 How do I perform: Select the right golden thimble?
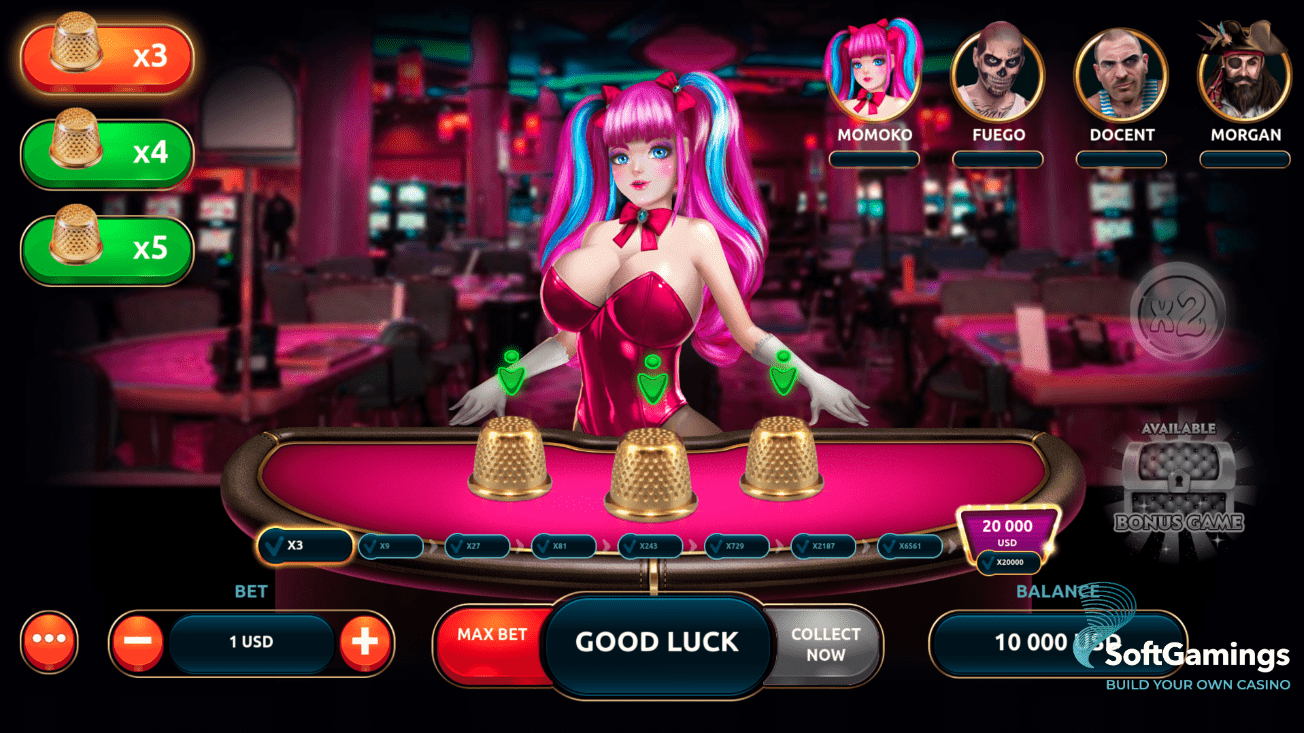coord(782,457)
